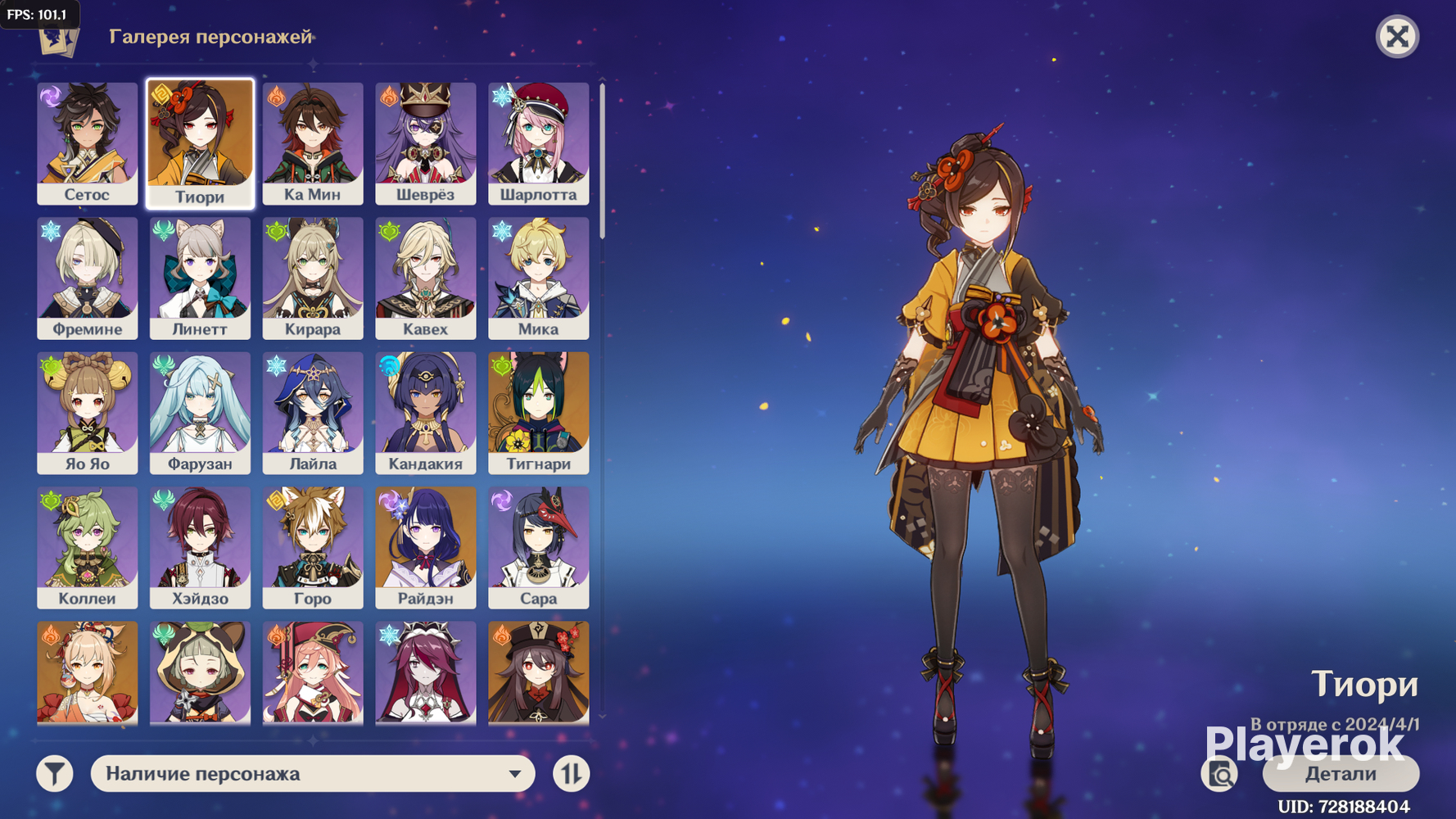Pick the Тигнари character card
1456x819 pixels.
[x=538, y=413]
